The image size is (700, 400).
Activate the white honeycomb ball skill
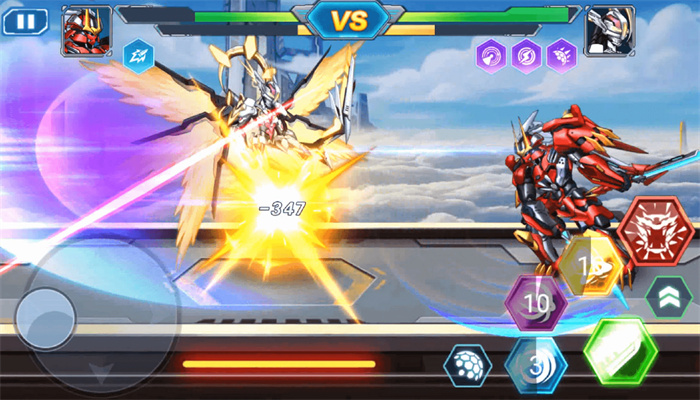[x=467, y=366]
